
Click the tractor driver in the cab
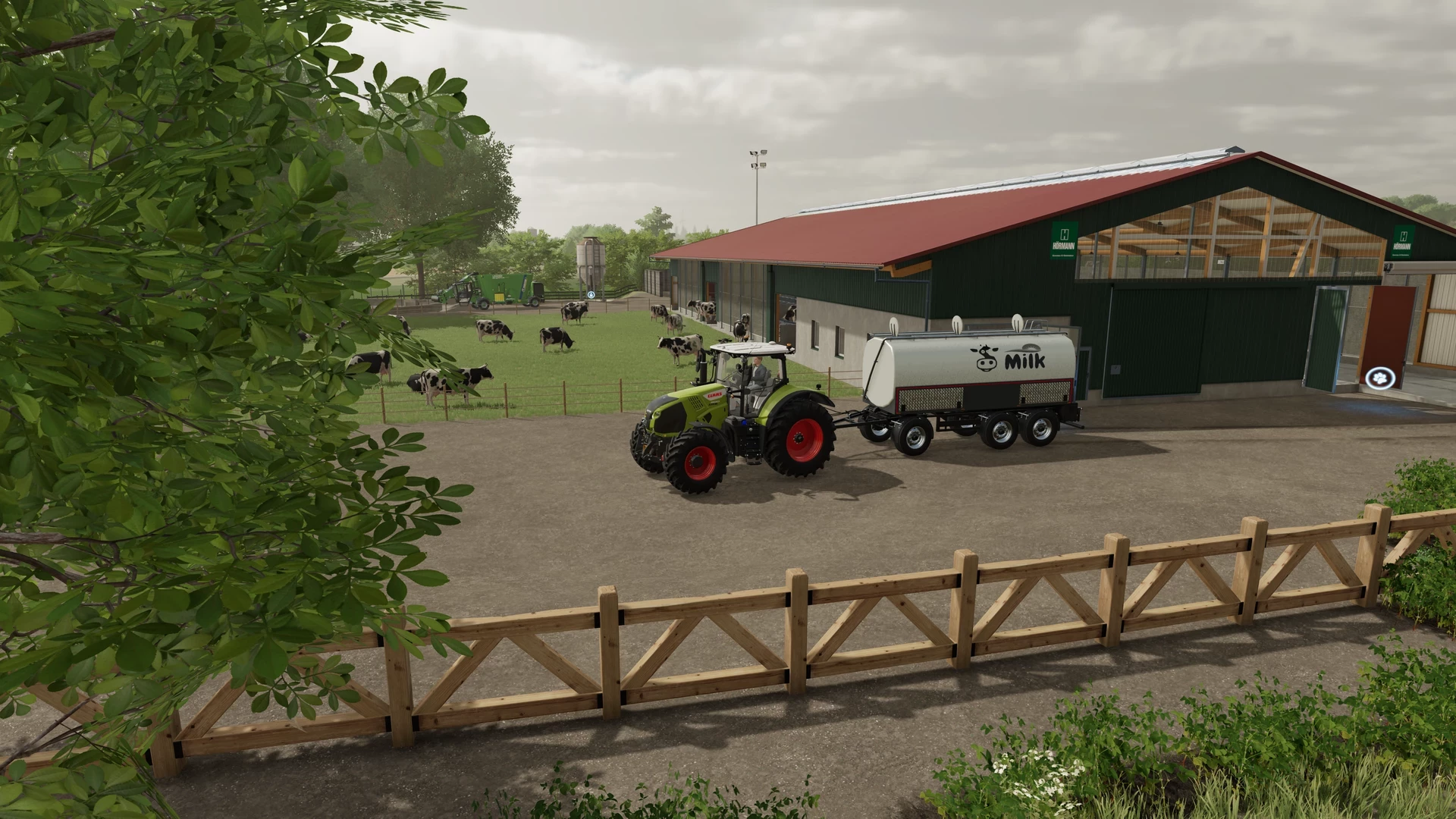[x=758, y=372]
